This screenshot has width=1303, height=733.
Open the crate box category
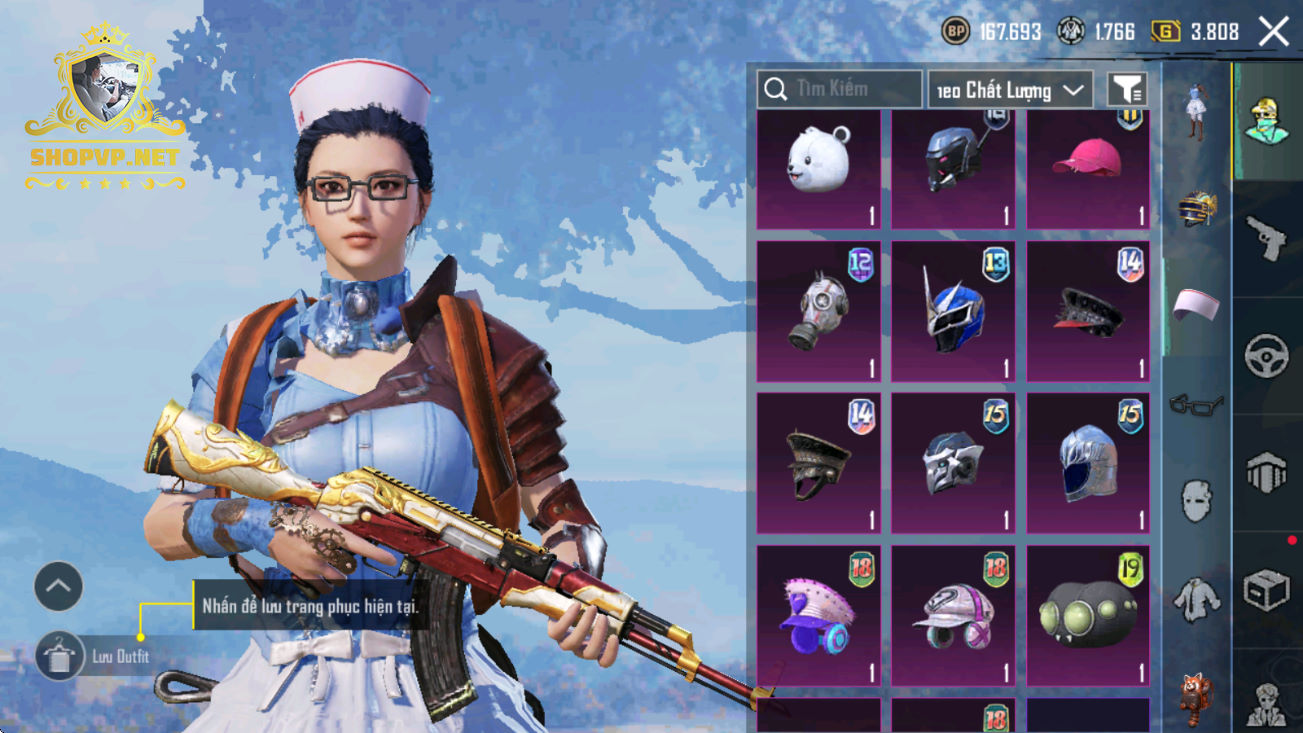(x=1266, y=590)
